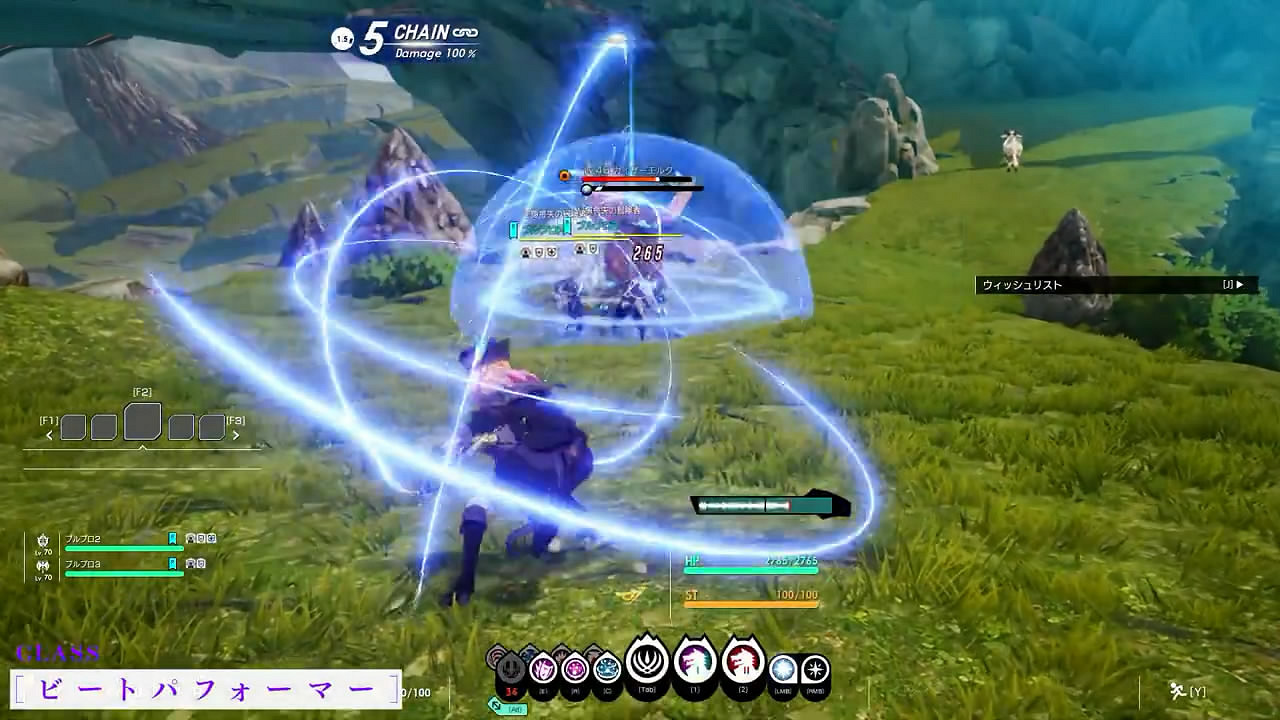
Task: Click the [Alt] consumable item icon with count 34
Action: pyautogui.click(x=511, y=663)
